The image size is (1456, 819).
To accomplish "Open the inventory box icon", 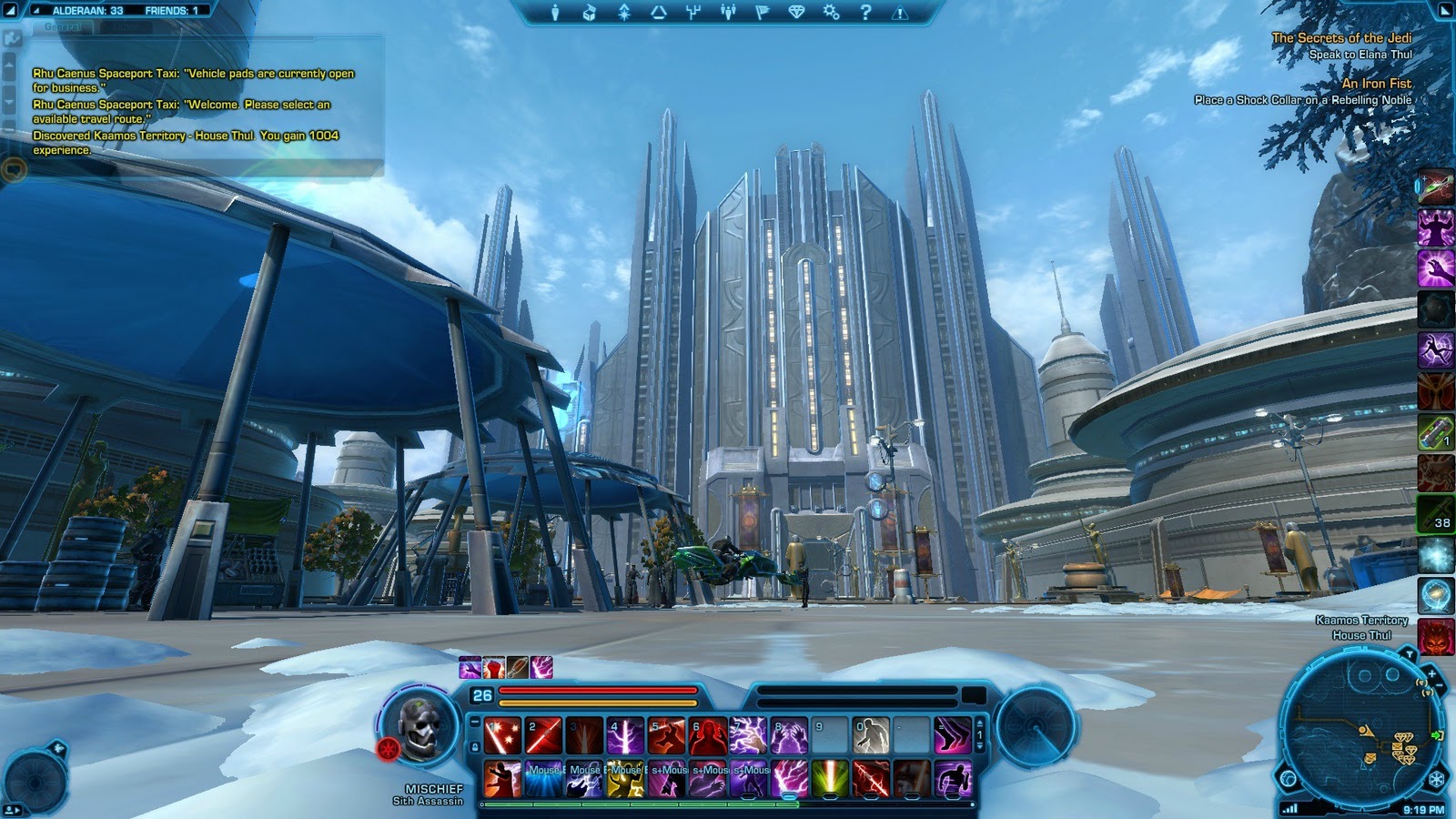I will [x=589, y=13].
